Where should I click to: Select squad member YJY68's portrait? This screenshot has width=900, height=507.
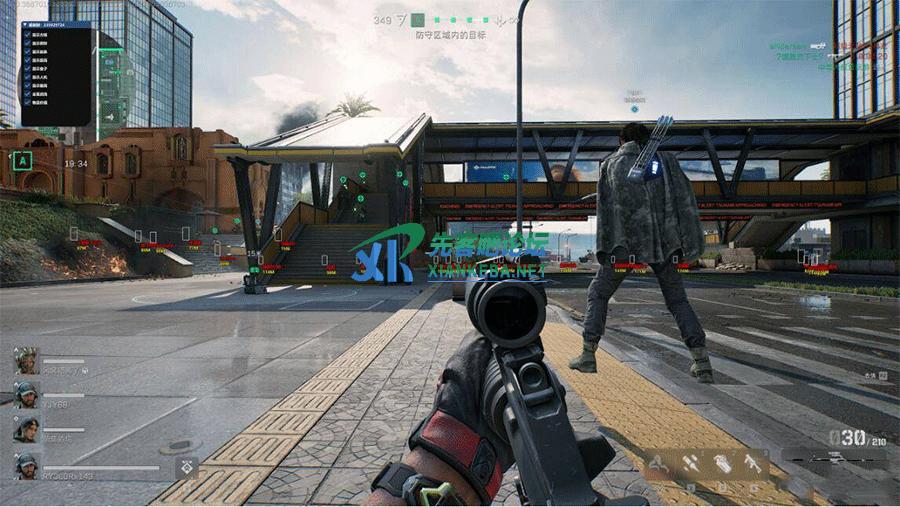click(x=26, y=395)
